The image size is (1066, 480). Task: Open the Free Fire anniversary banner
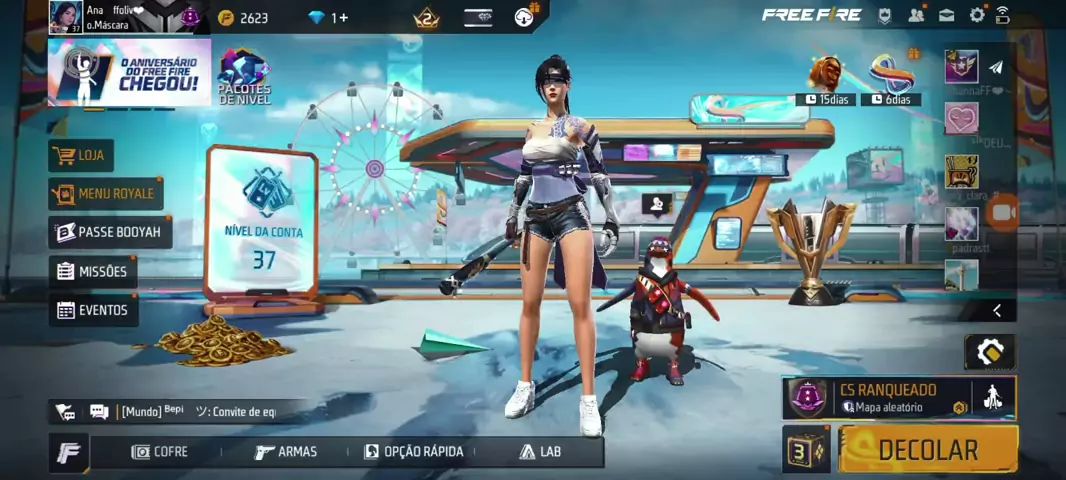129,72
